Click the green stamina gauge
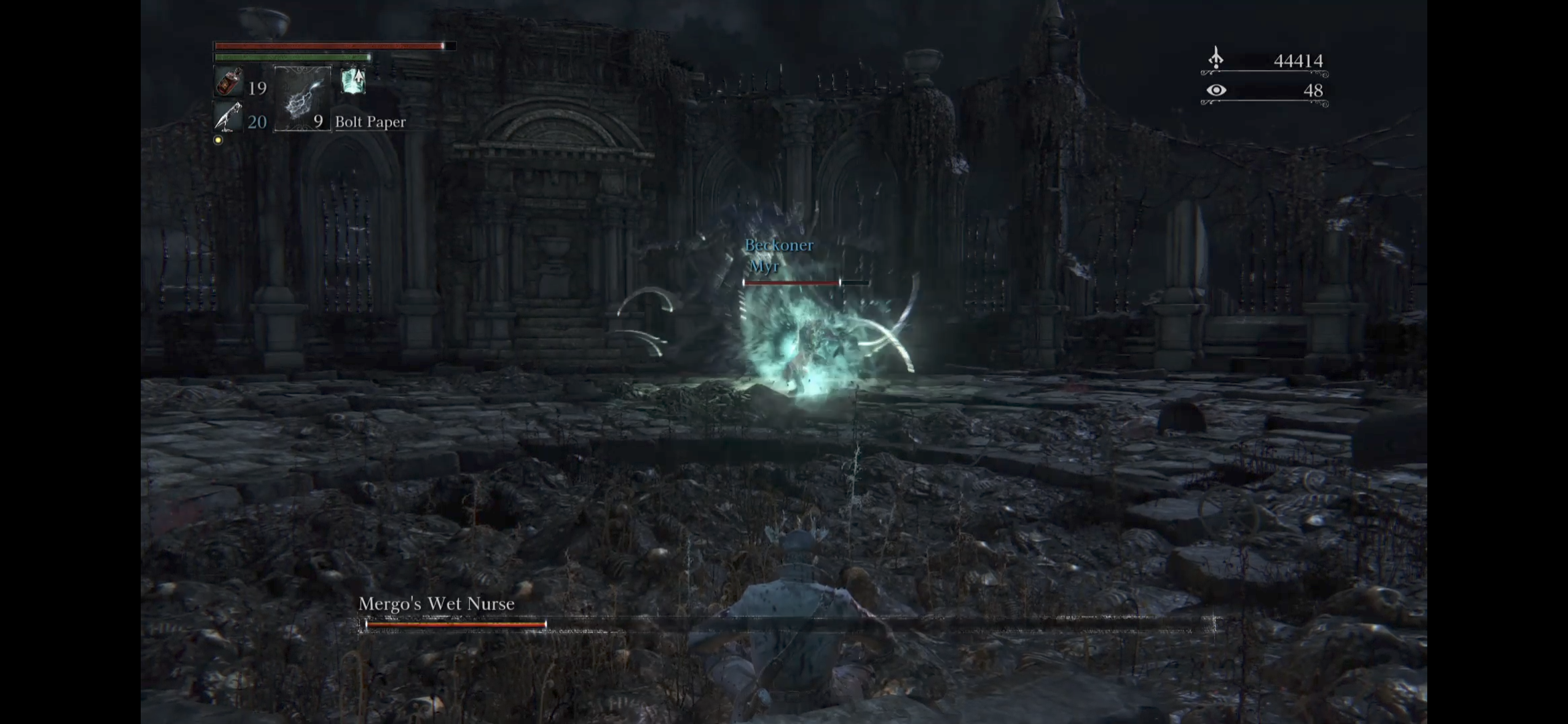Viewport: 1568px width, 724px height. tap(291, 58)
